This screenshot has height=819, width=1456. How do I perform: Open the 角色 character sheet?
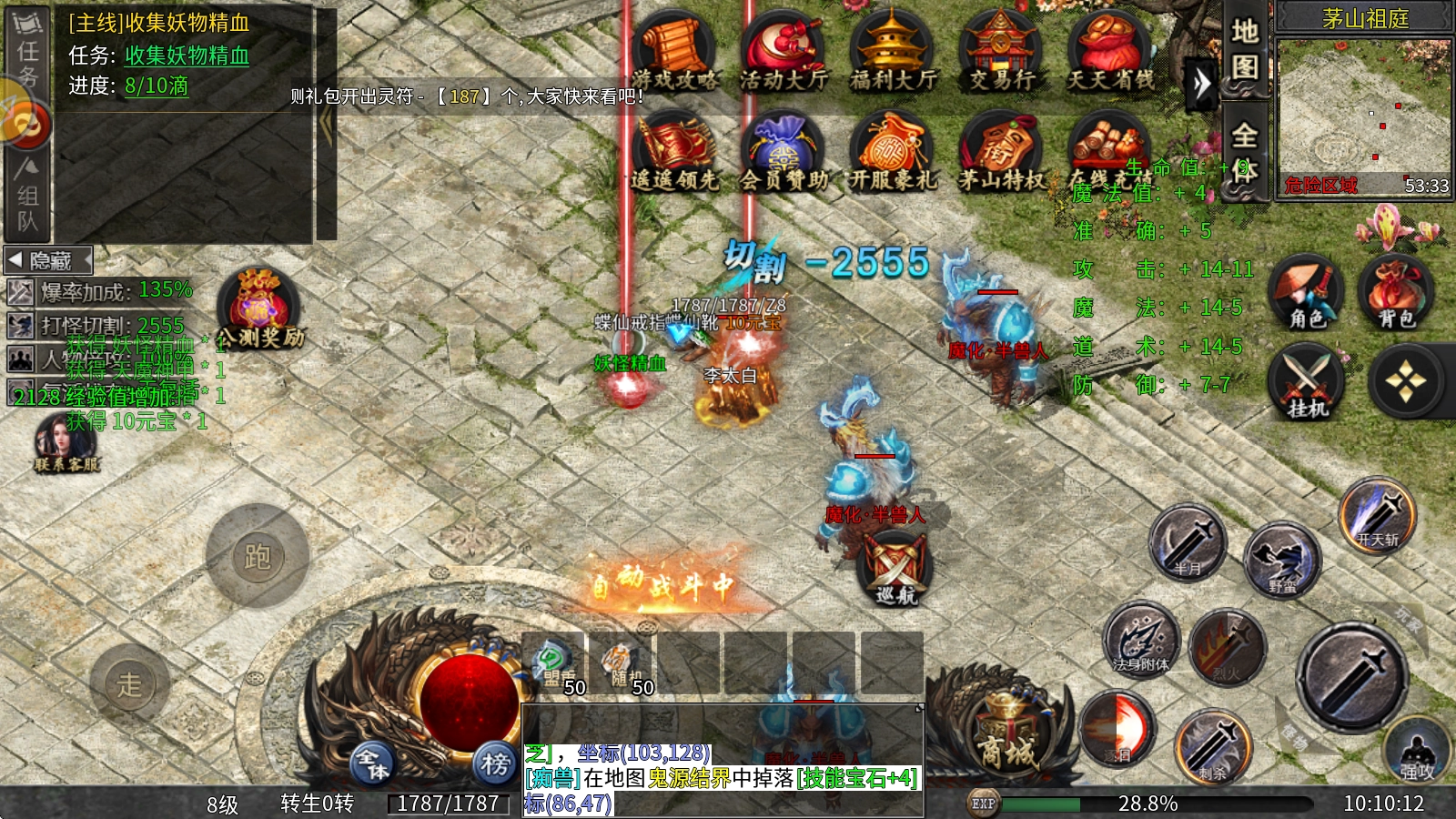[x=1306, y=291]
